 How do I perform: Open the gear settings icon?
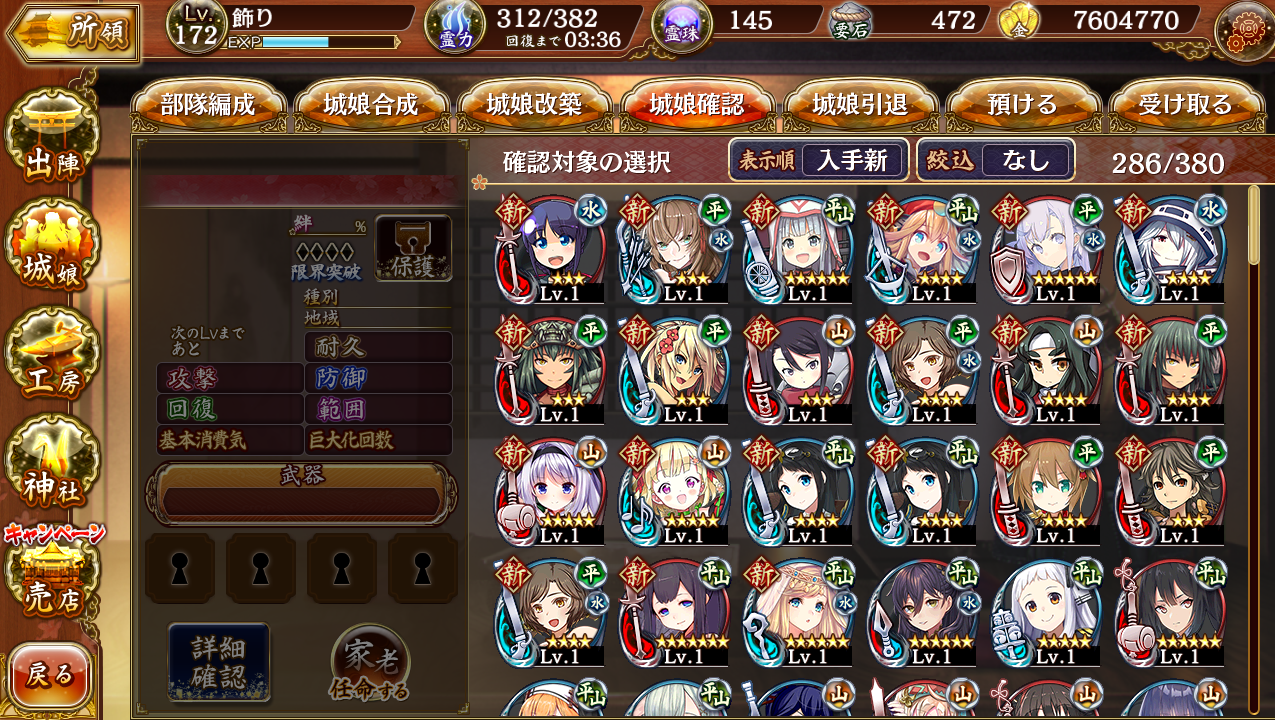click(1243, 30)
